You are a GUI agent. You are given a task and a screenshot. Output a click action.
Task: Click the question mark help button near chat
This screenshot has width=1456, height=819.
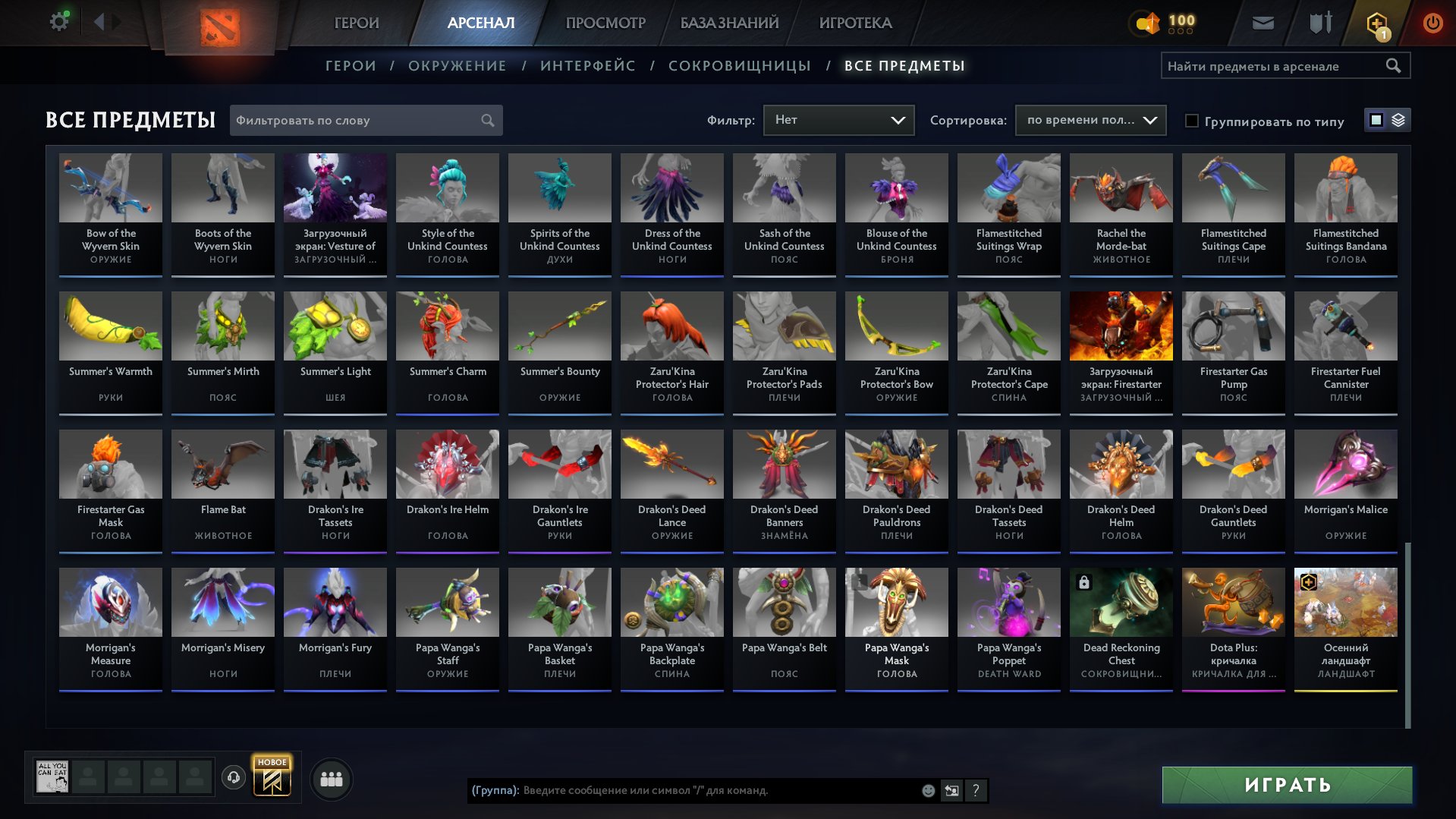[x=975, y=791]
